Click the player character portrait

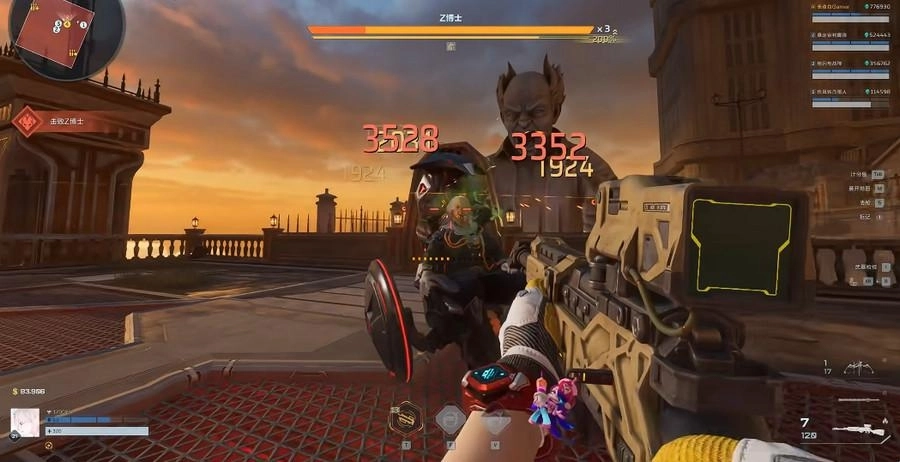click(25, 422)
